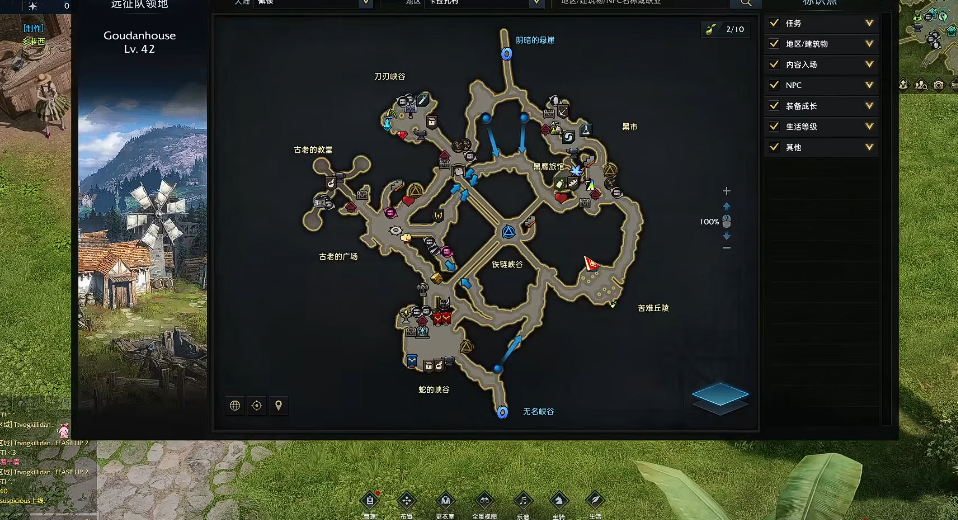Toggle the NPC marker filter checkbox
The width and height of the screenshot is (958, 520).
[775, 85]
